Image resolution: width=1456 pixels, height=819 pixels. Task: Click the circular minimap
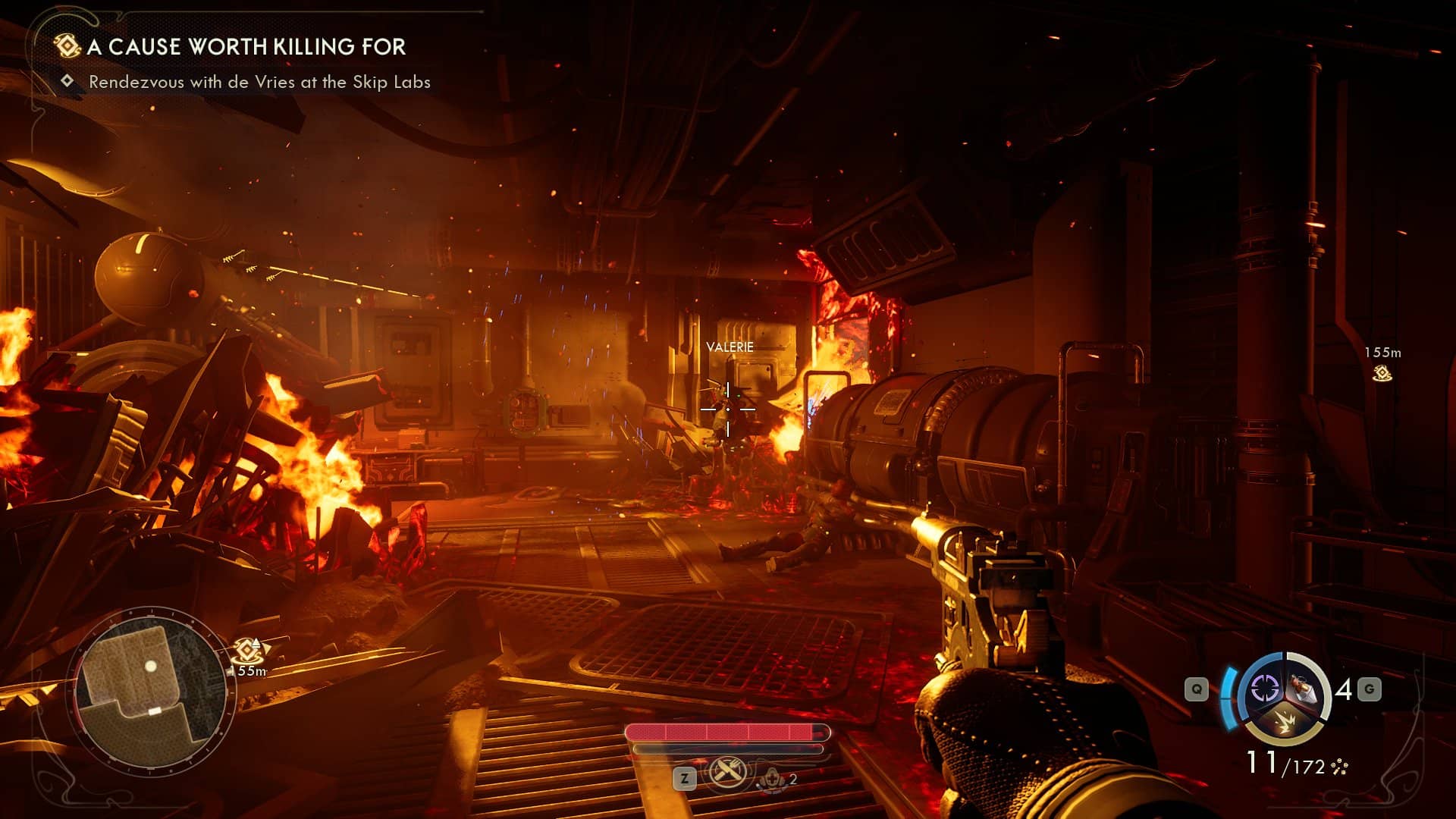(150, 689)
